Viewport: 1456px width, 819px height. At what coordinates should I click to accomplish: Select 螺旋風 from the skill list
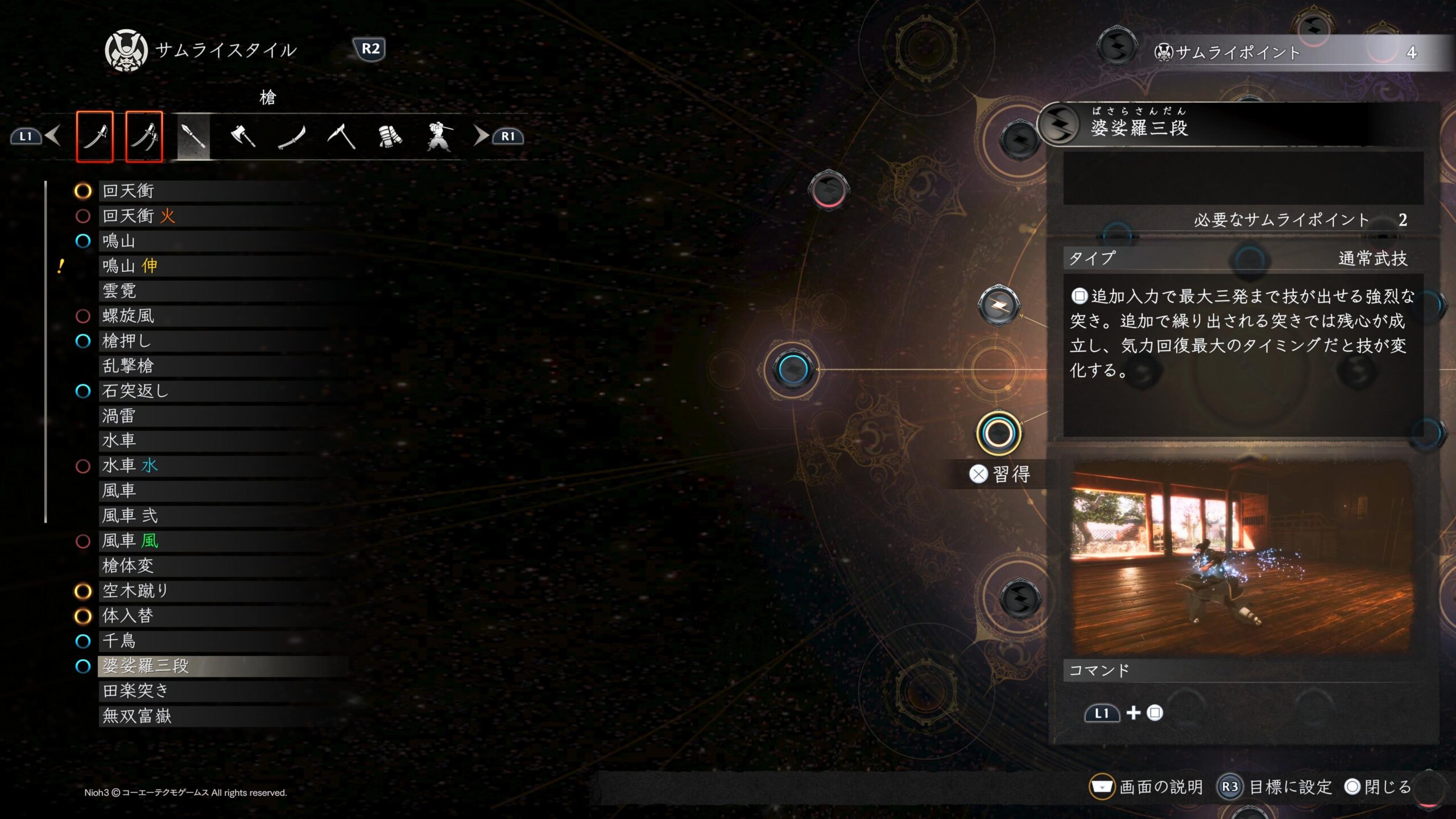click(x=129, y=316)
